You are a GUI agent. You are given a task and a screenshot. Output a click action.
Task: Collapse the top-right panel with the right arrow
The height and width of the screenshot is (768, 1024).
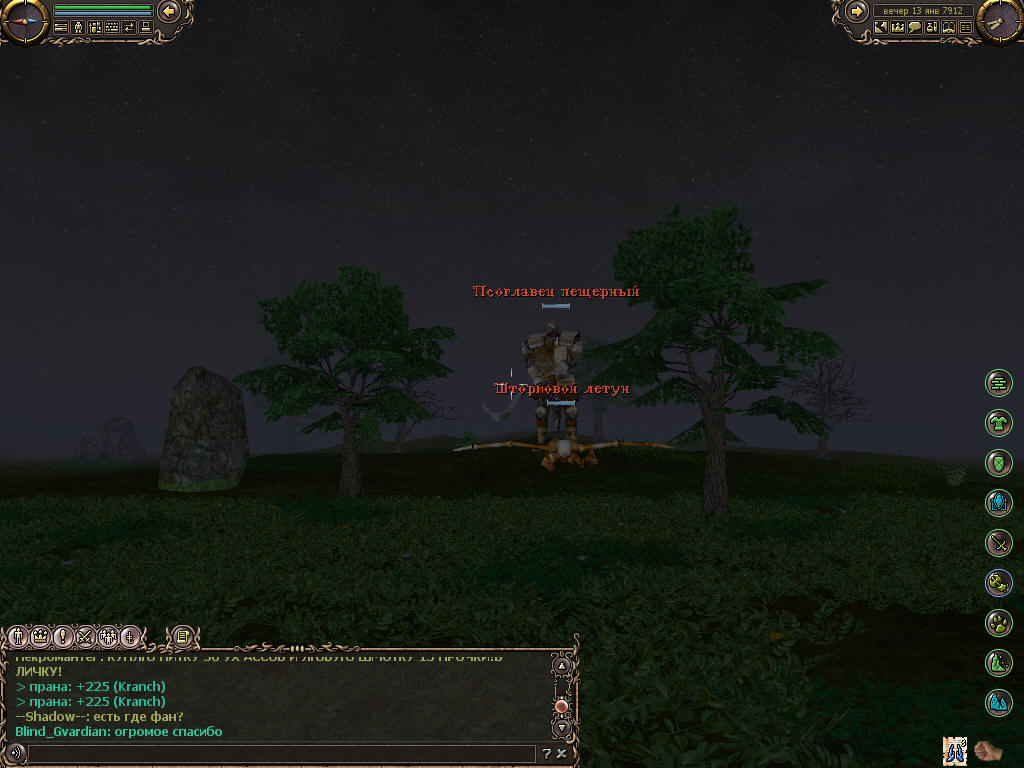[856, 12]
